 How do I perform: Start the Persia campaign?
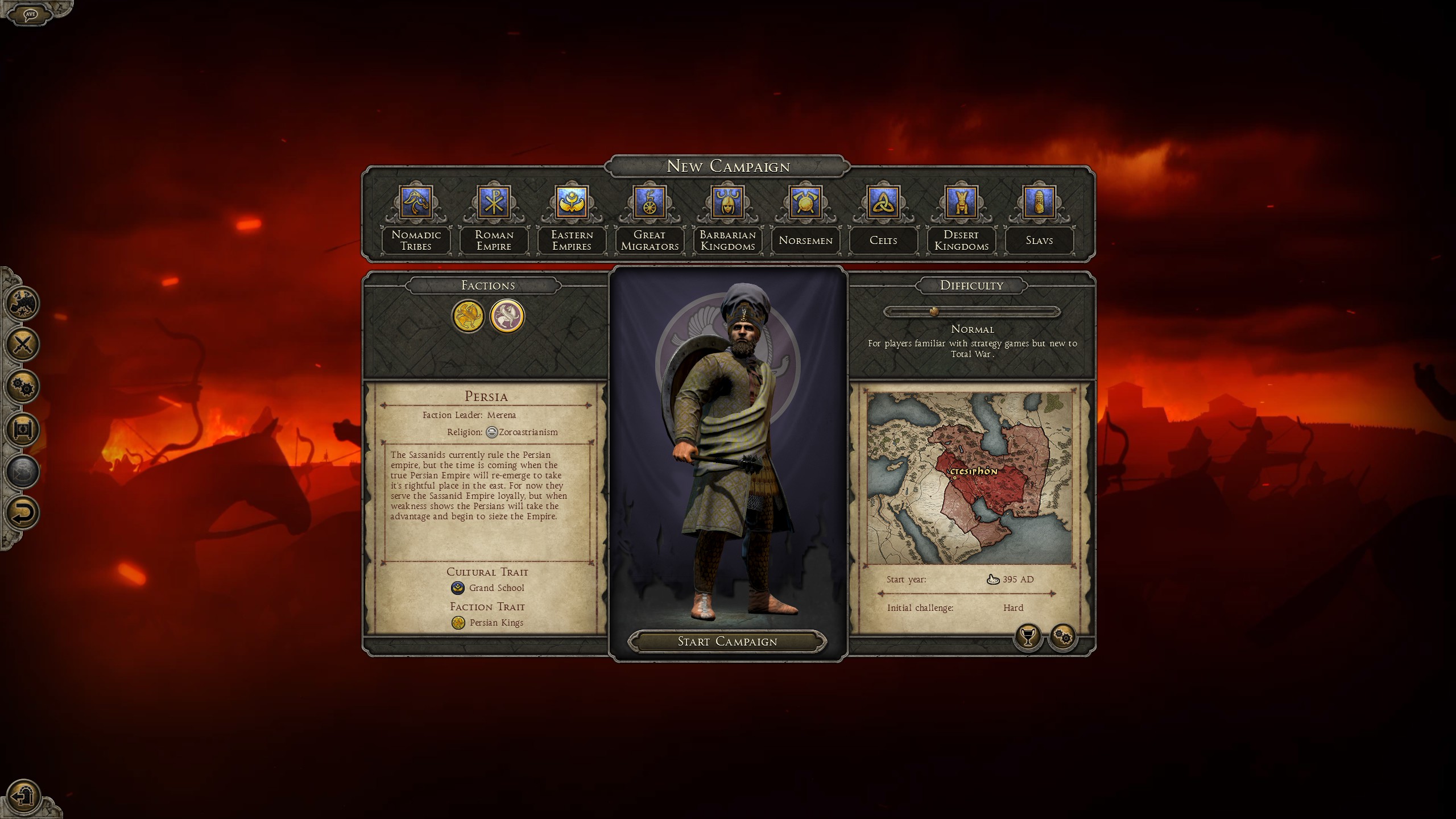click(x=727, y=642)
